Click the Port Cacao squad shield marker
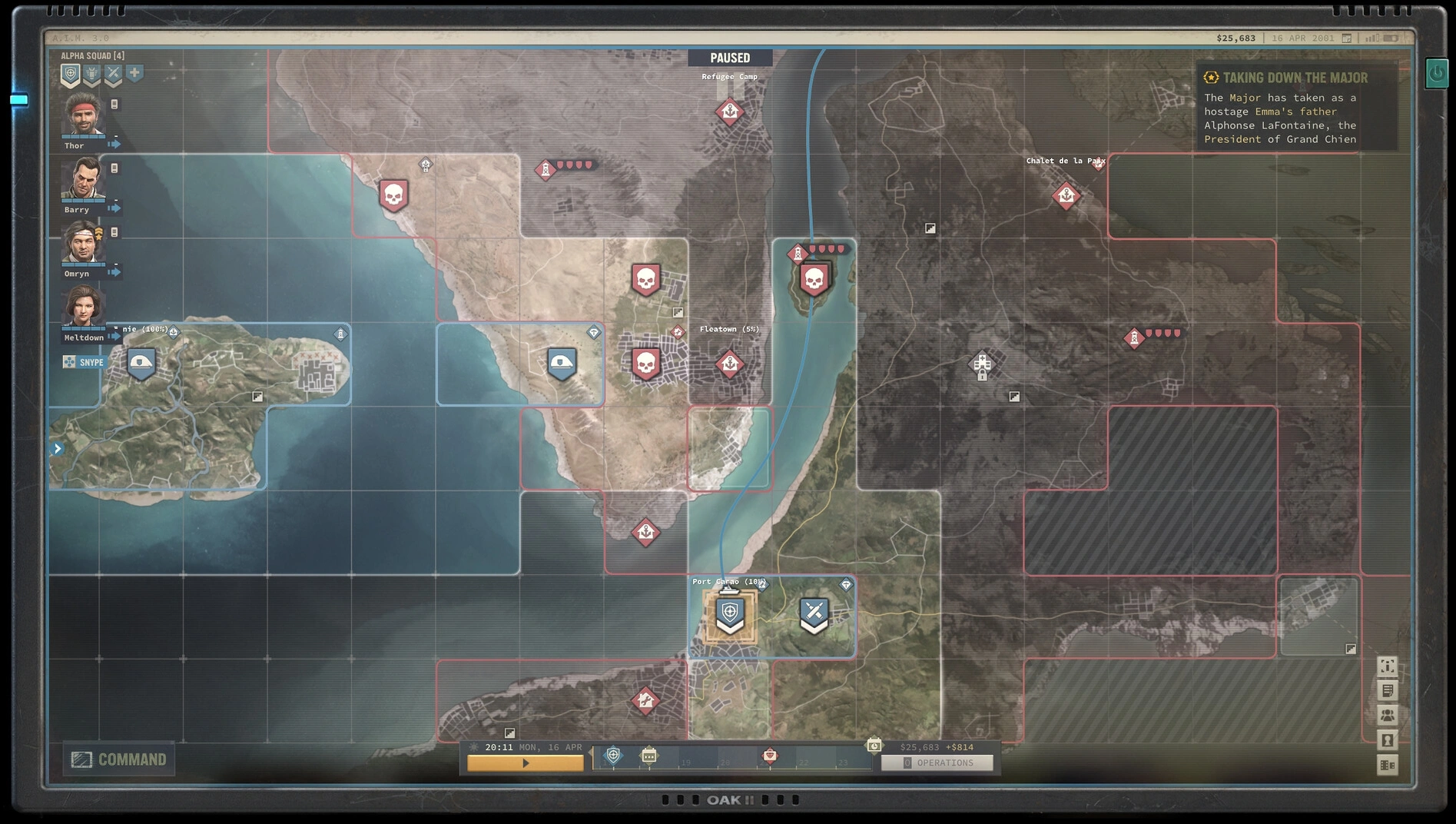The height and width of the screenshot is (824, 1456). pyautogui.click(x=730, y=613)
